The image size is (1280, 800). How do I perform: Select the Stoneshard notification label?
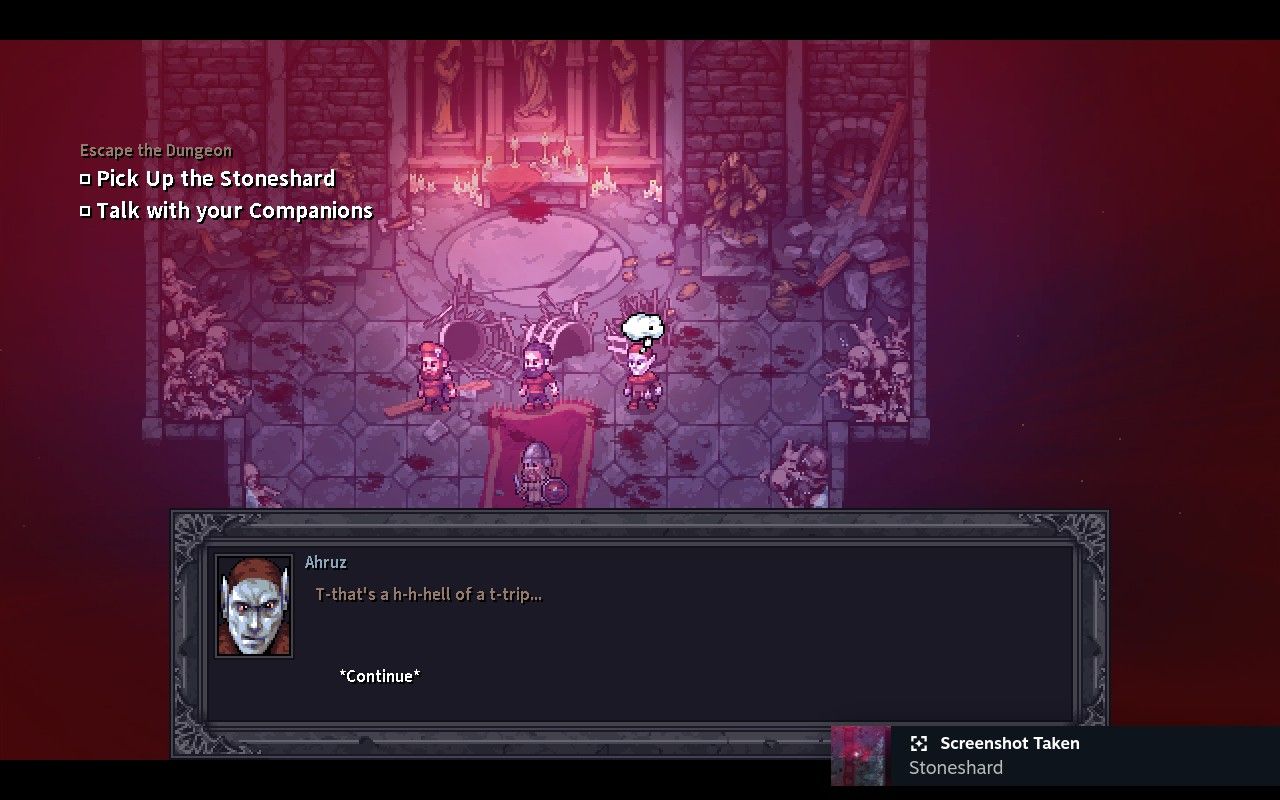(x=955, y=768)
